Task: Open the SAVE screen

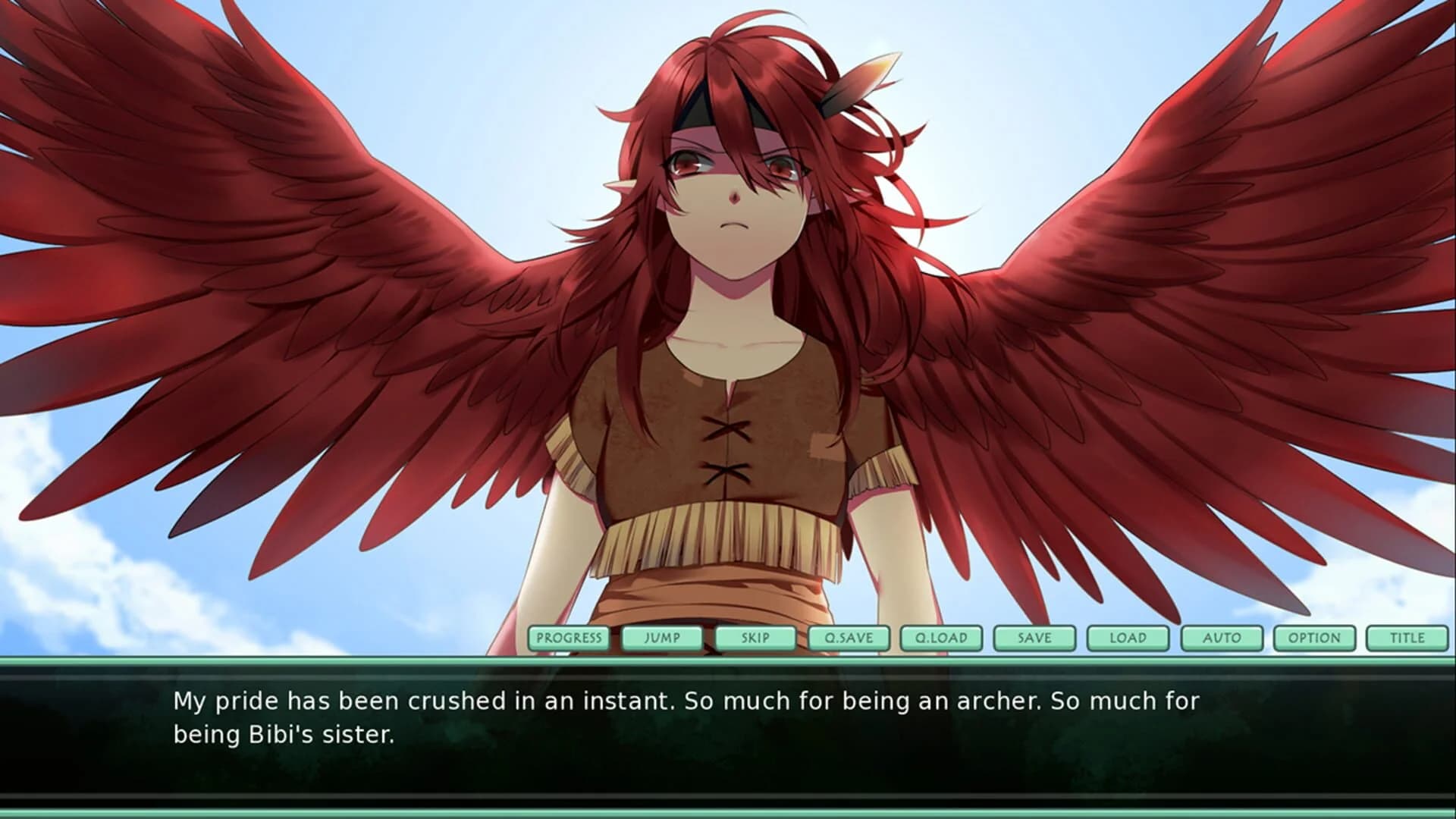Action: 1035,638
